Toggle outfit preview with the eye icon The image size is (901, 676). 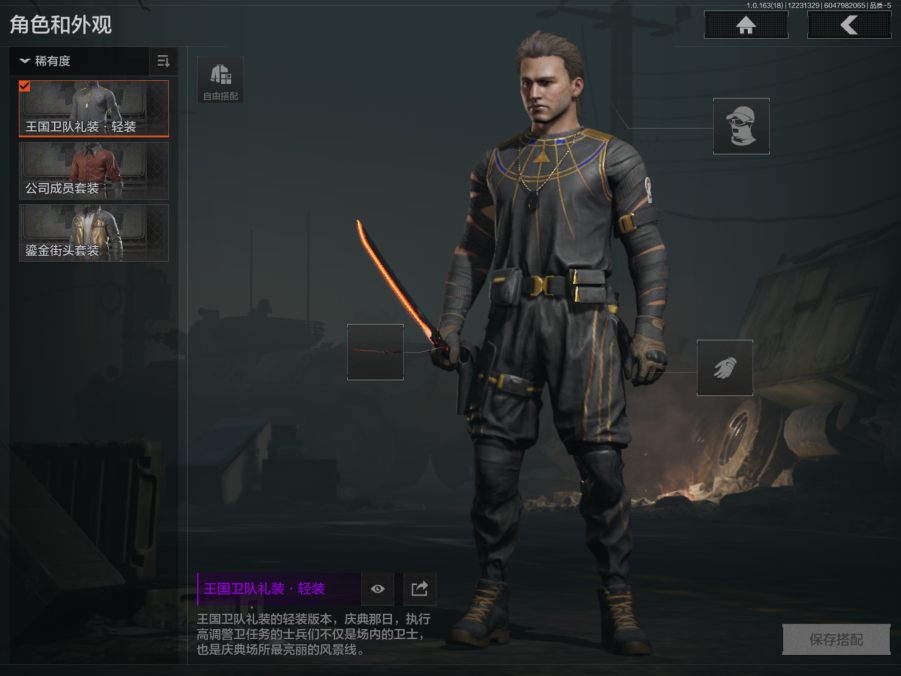click(x=378, y=589)
